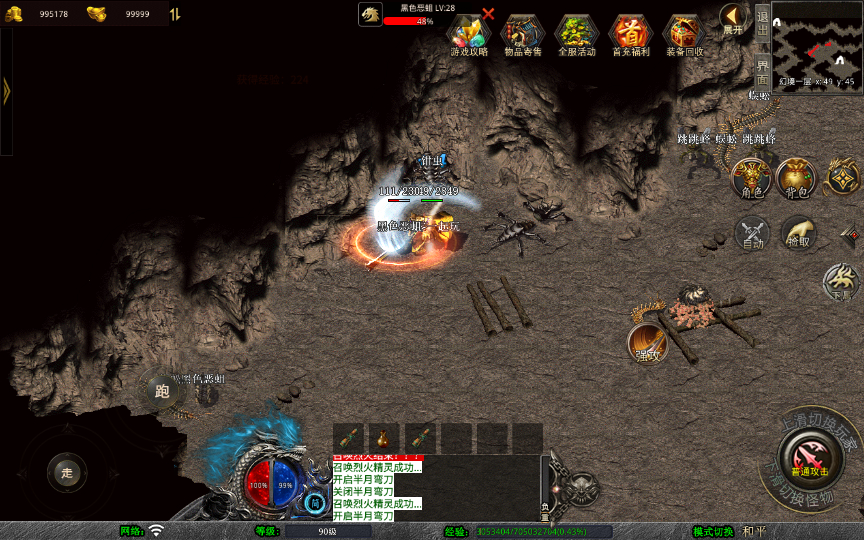The height and width of the screenshot is (540, 864).
Task: Open the 装备回收 equipment recycling chest
Action: pyautogui.click(x=685, y=33)
